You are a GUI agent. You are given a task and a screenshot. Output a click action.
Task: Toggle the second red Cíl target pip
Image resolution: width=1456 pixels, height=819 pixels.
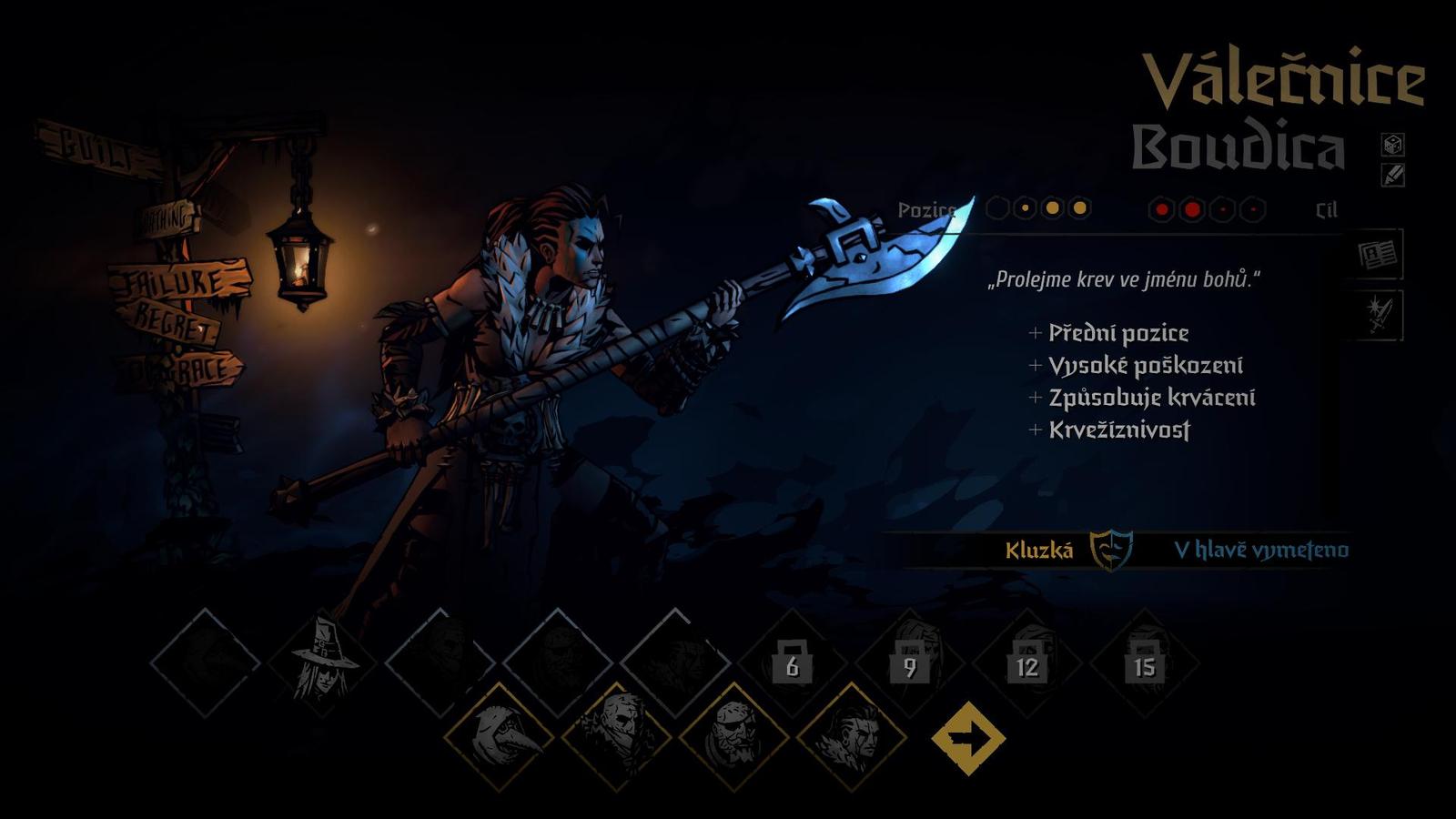click(x=1192, y=209)
